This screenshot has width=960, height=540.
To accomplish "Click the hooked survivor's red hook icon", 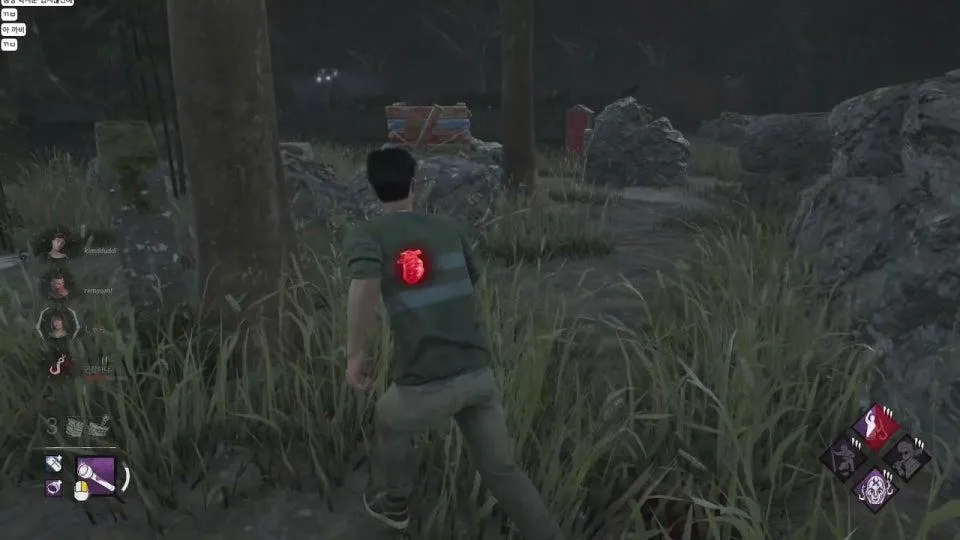I will click(x=58, y=366).
